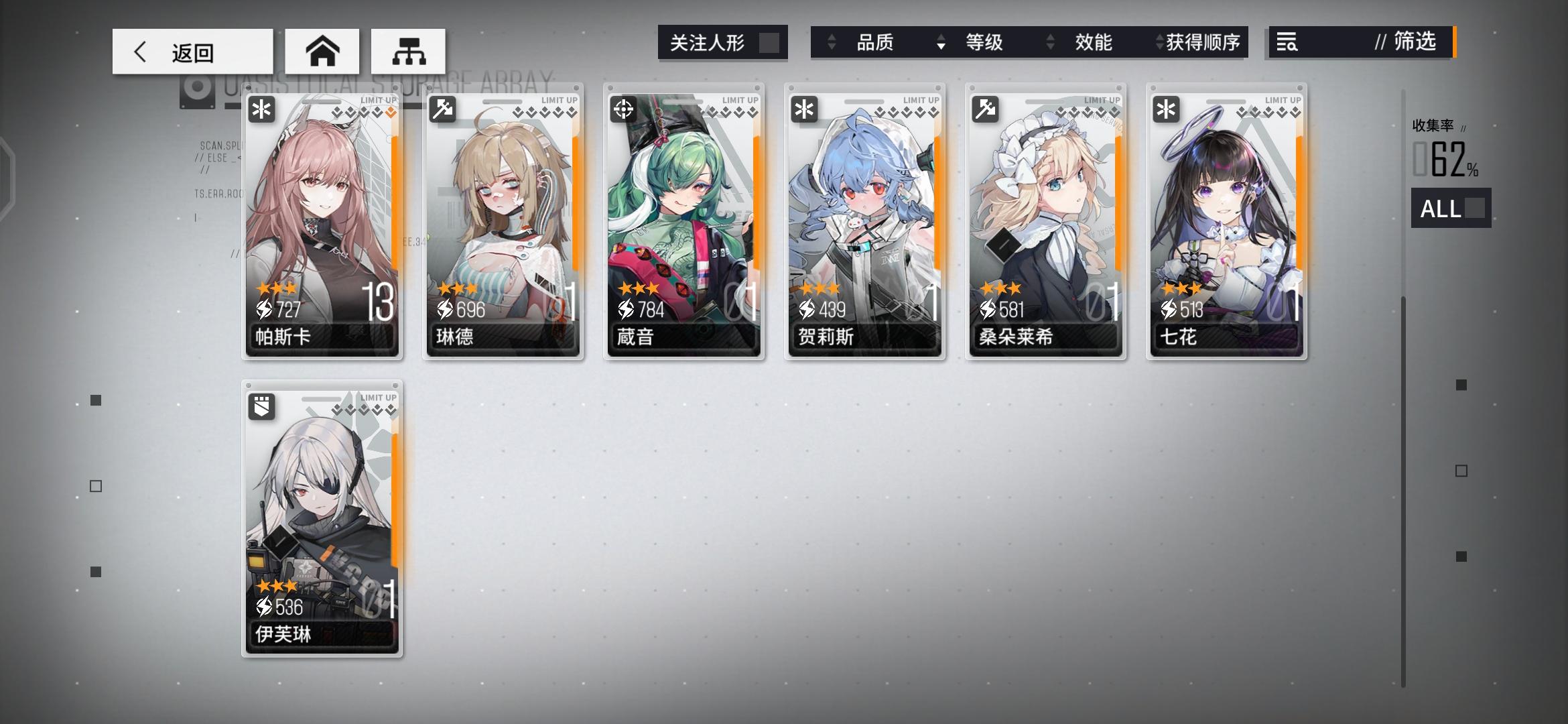
Task: Open the home screen via house icon
Action: [x=324, y=50]
